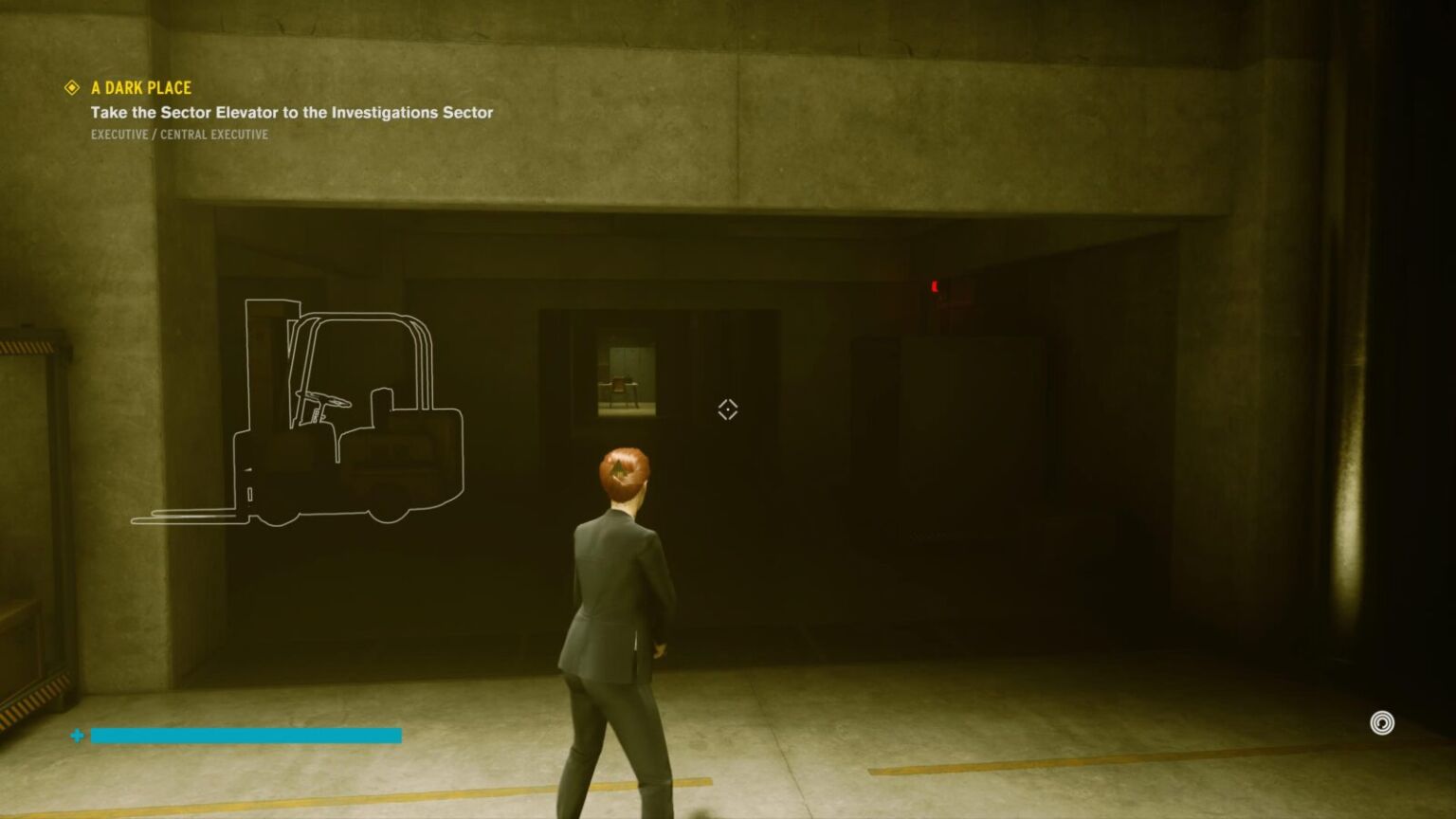Screen dimensions: 1456x819
Task: Select the spiral ability icon bottom right
Action: [1382, 720]
